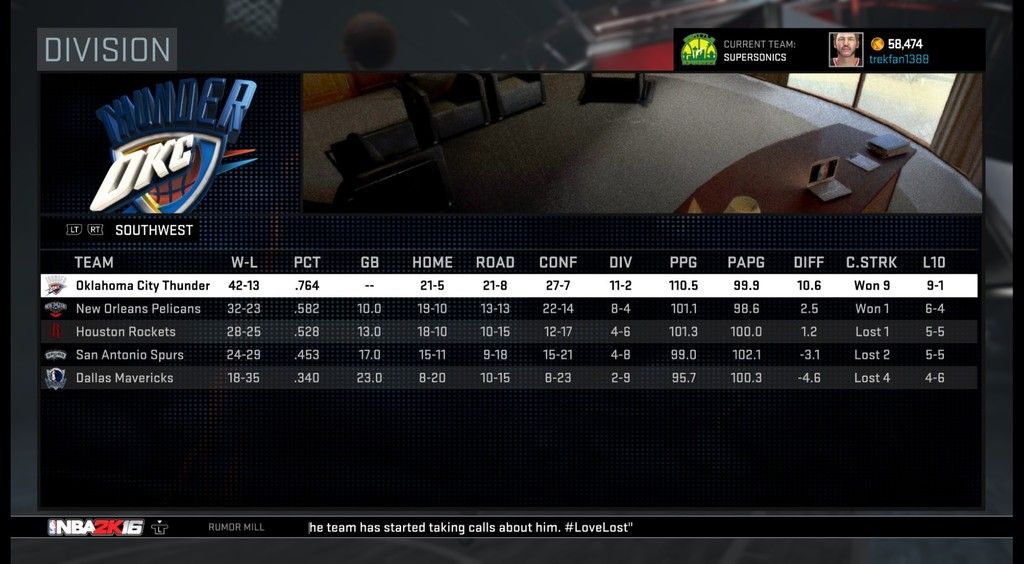Open the trekfan1388 player profile portrait

(845, 50)
